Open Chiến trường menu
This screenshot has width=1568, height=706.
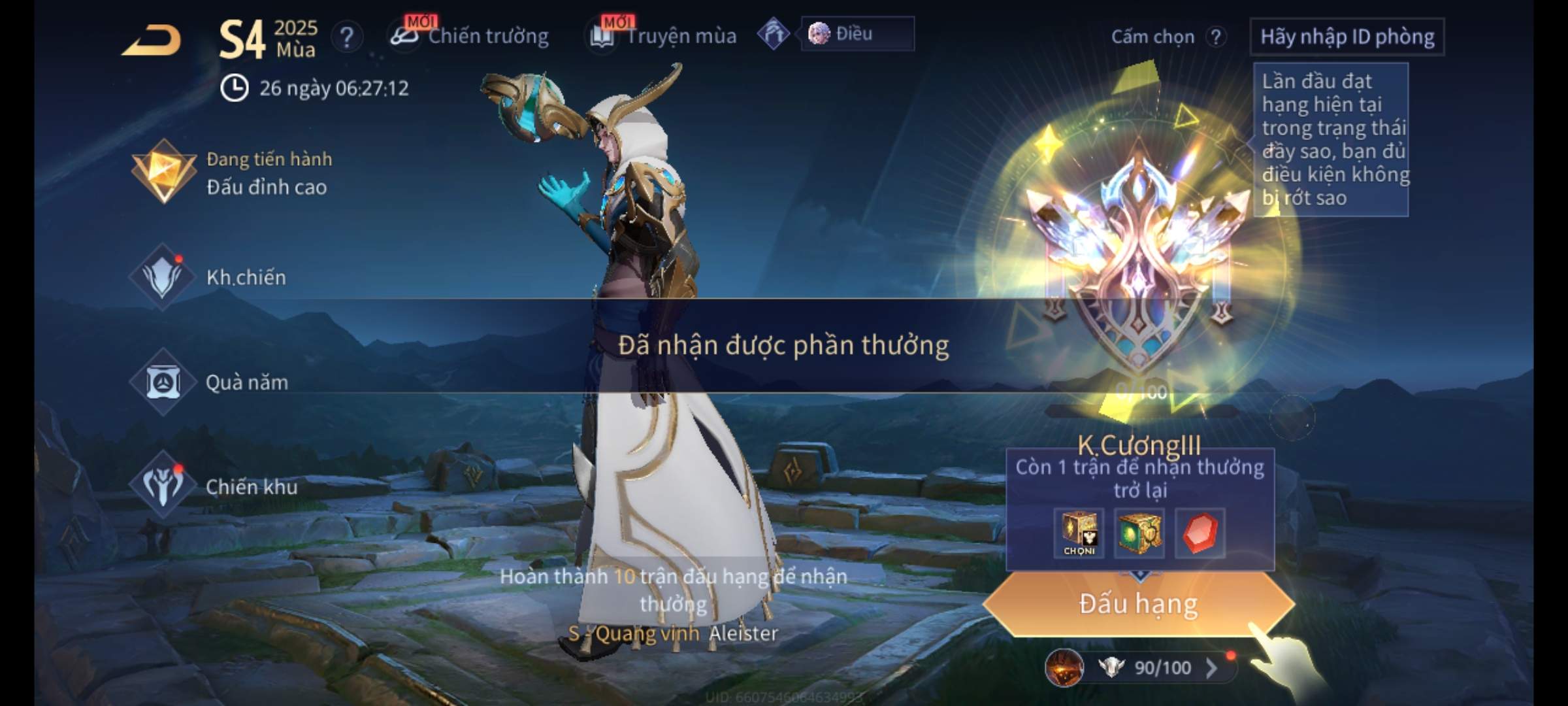click(472, 36)
